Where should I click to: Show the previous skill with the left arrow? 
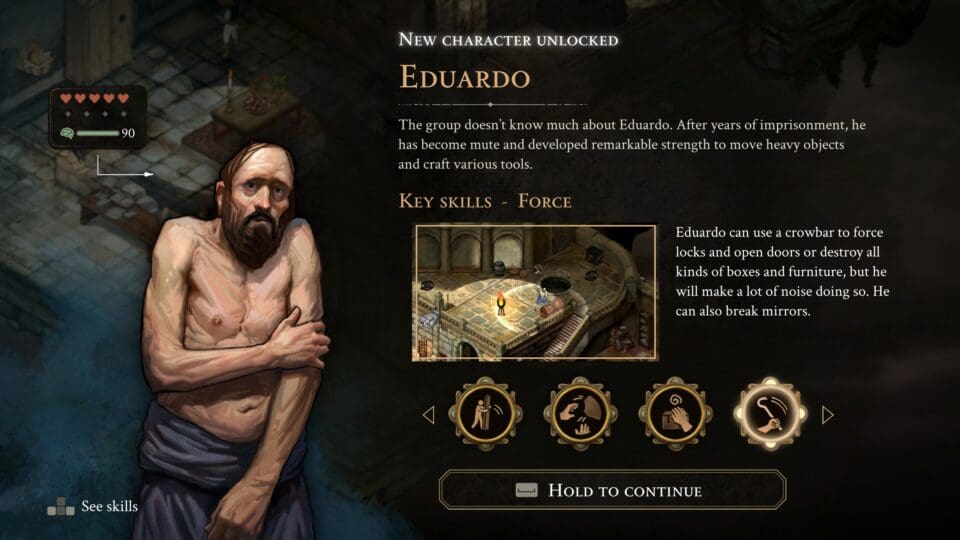click(x=429, y=414)
